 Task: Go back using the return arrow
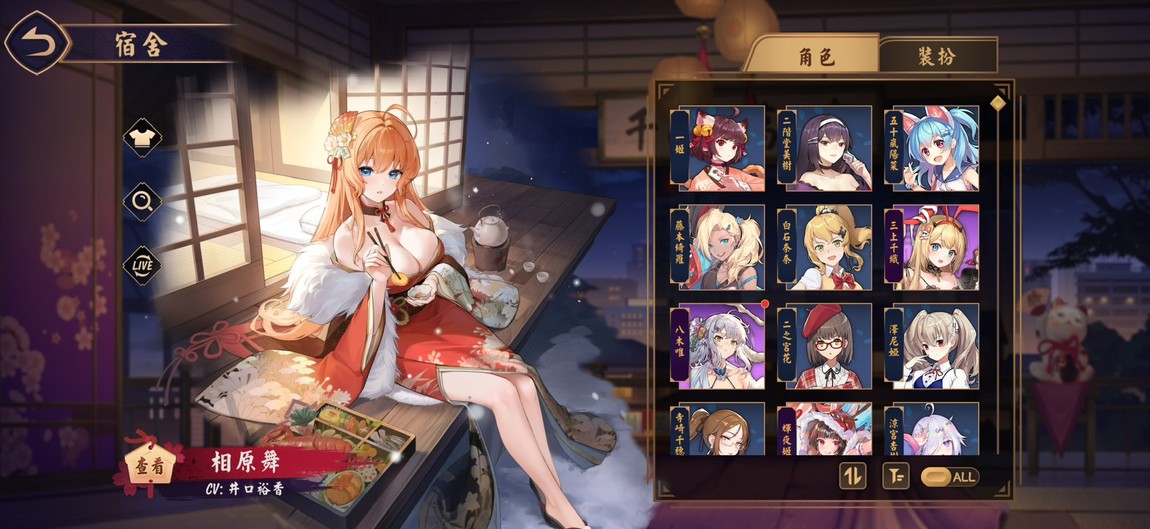[37, 43]
